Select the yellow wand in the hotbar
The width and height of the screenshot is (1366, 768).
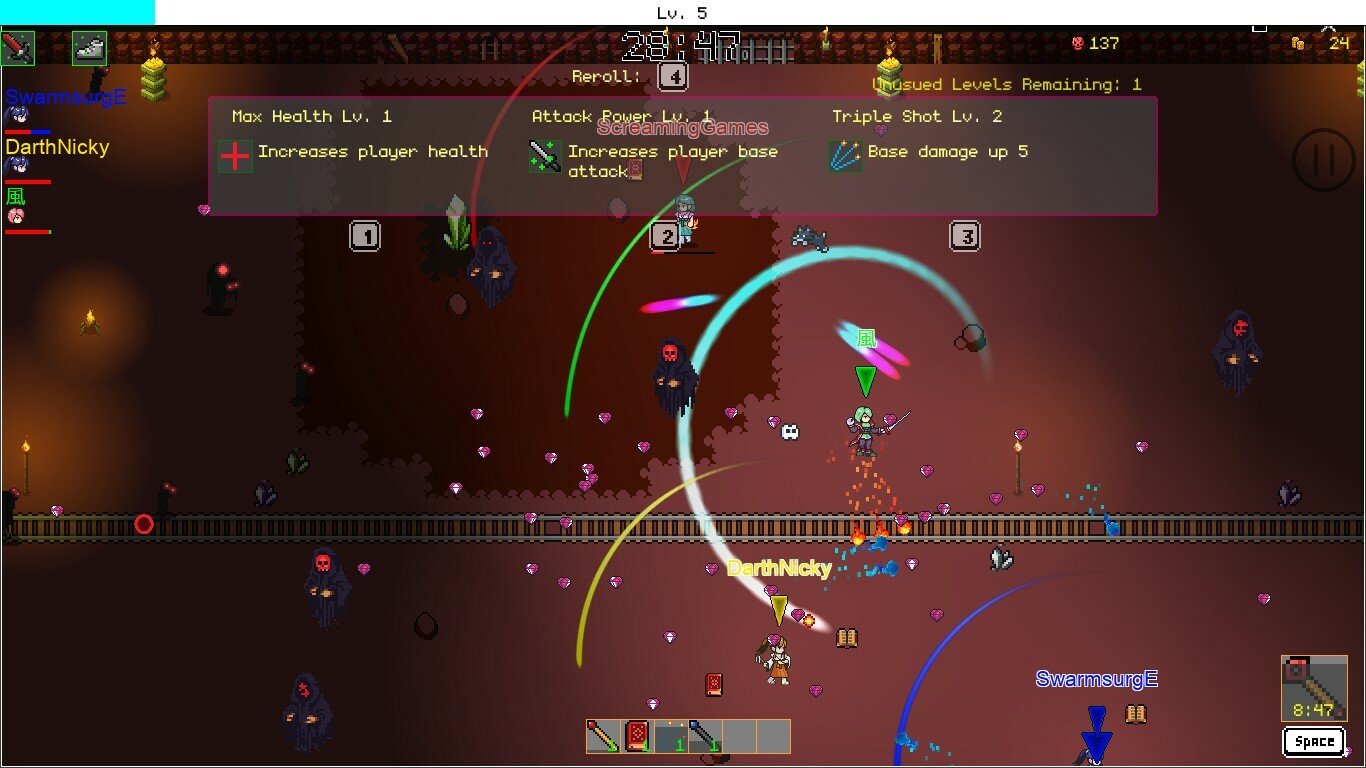[x=603, y=735]
